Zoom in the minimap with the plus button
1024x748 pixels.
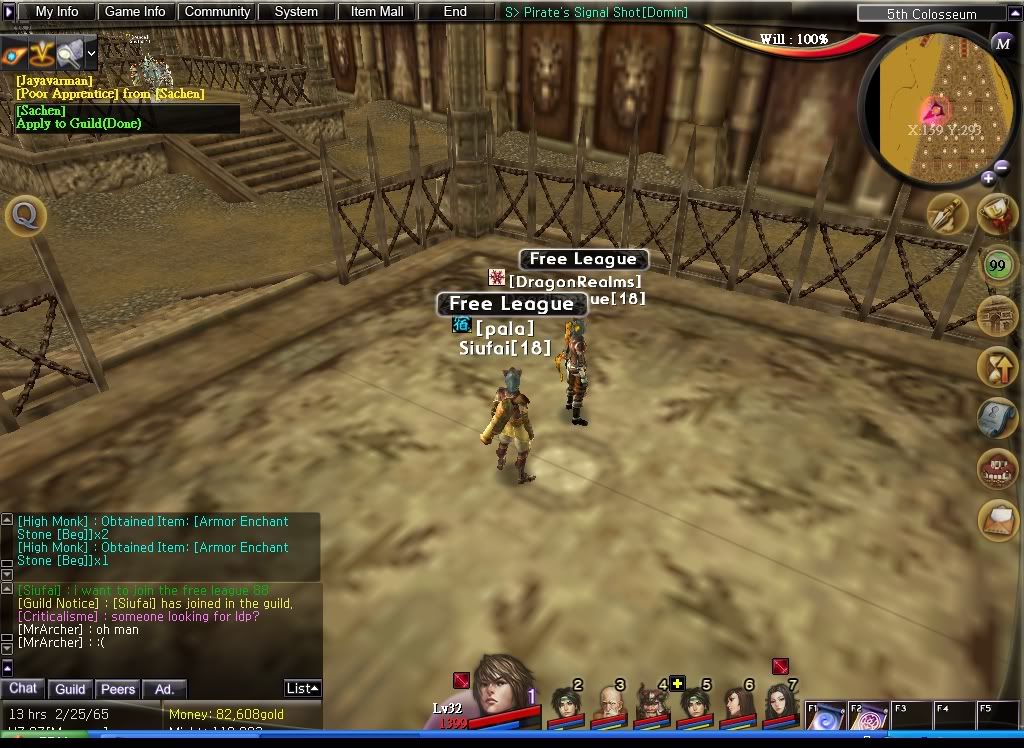pyautogui.click(x=988, y=179)
